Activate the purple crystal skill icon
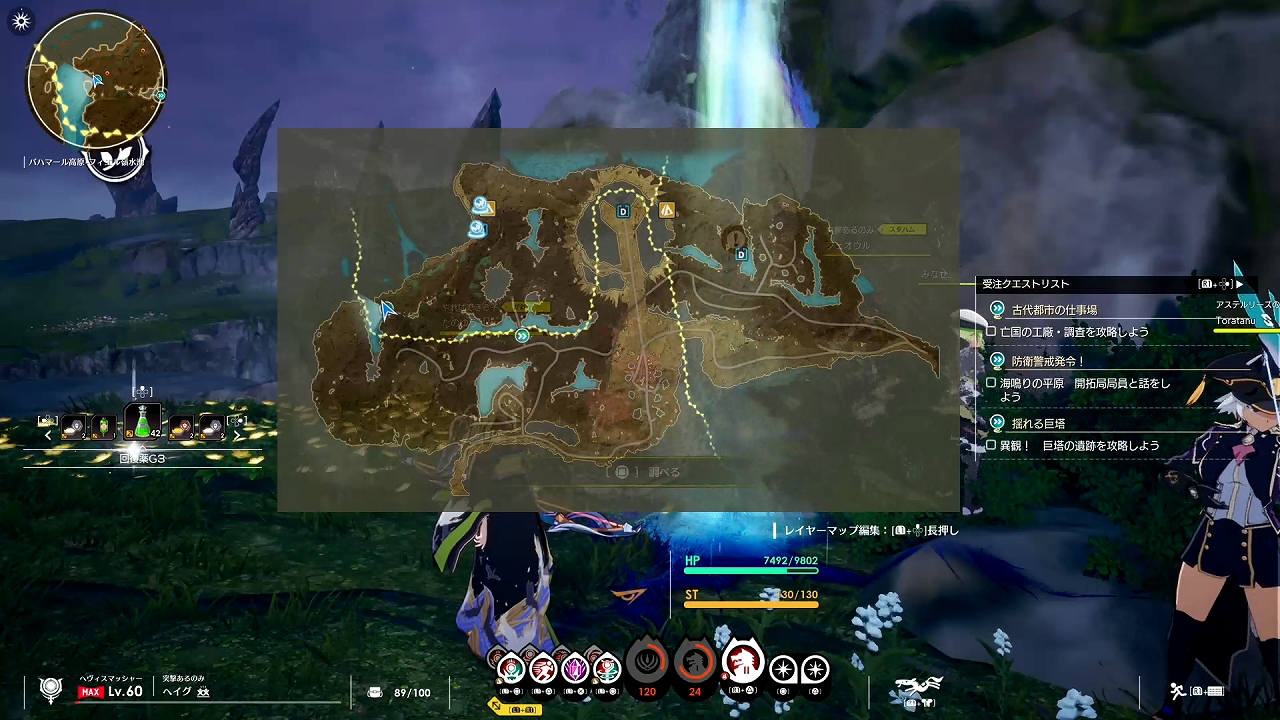This screenshot has height=720, width=1280. click(575, 666)
